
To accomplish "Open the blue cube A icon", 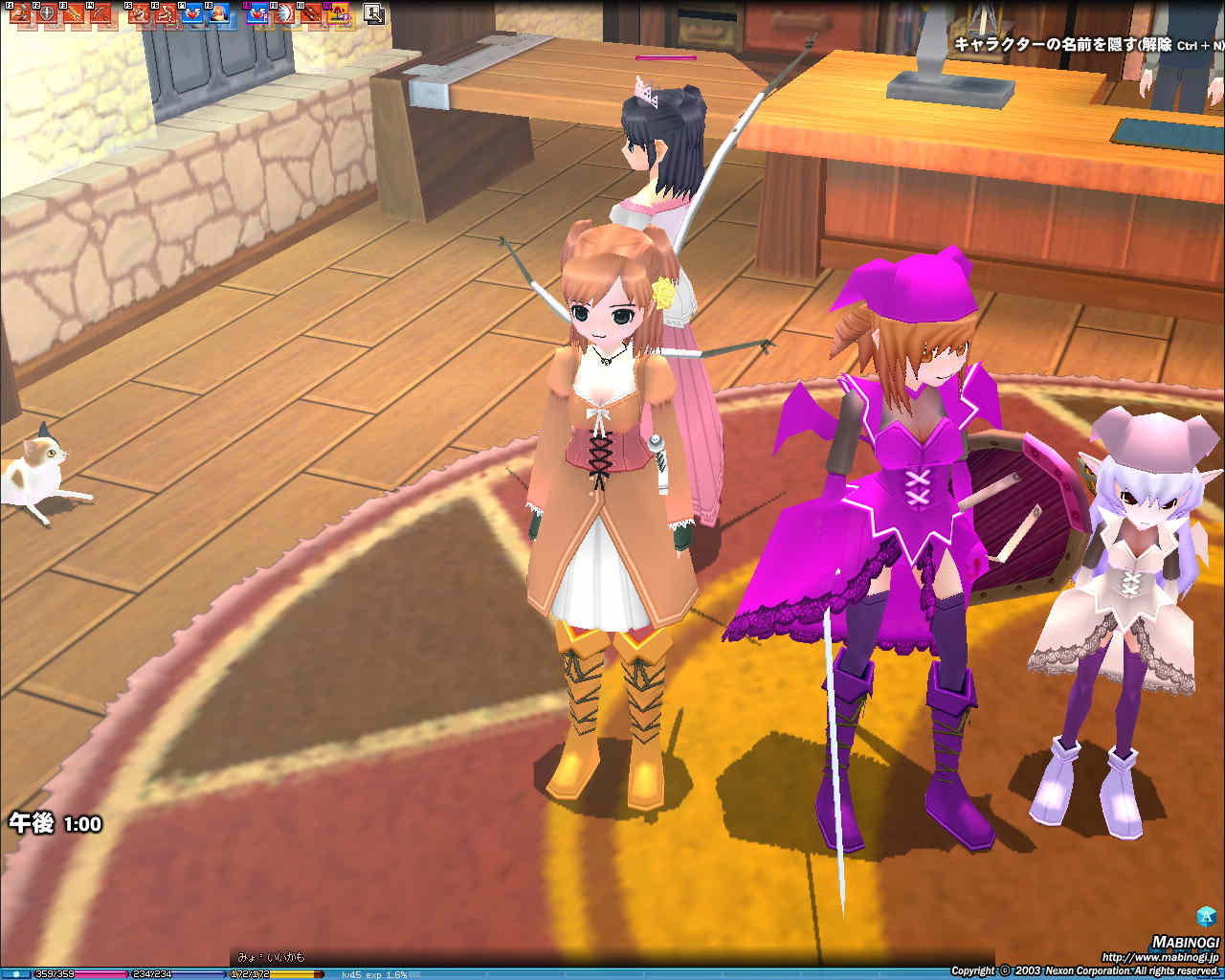I will (1206, 915).
